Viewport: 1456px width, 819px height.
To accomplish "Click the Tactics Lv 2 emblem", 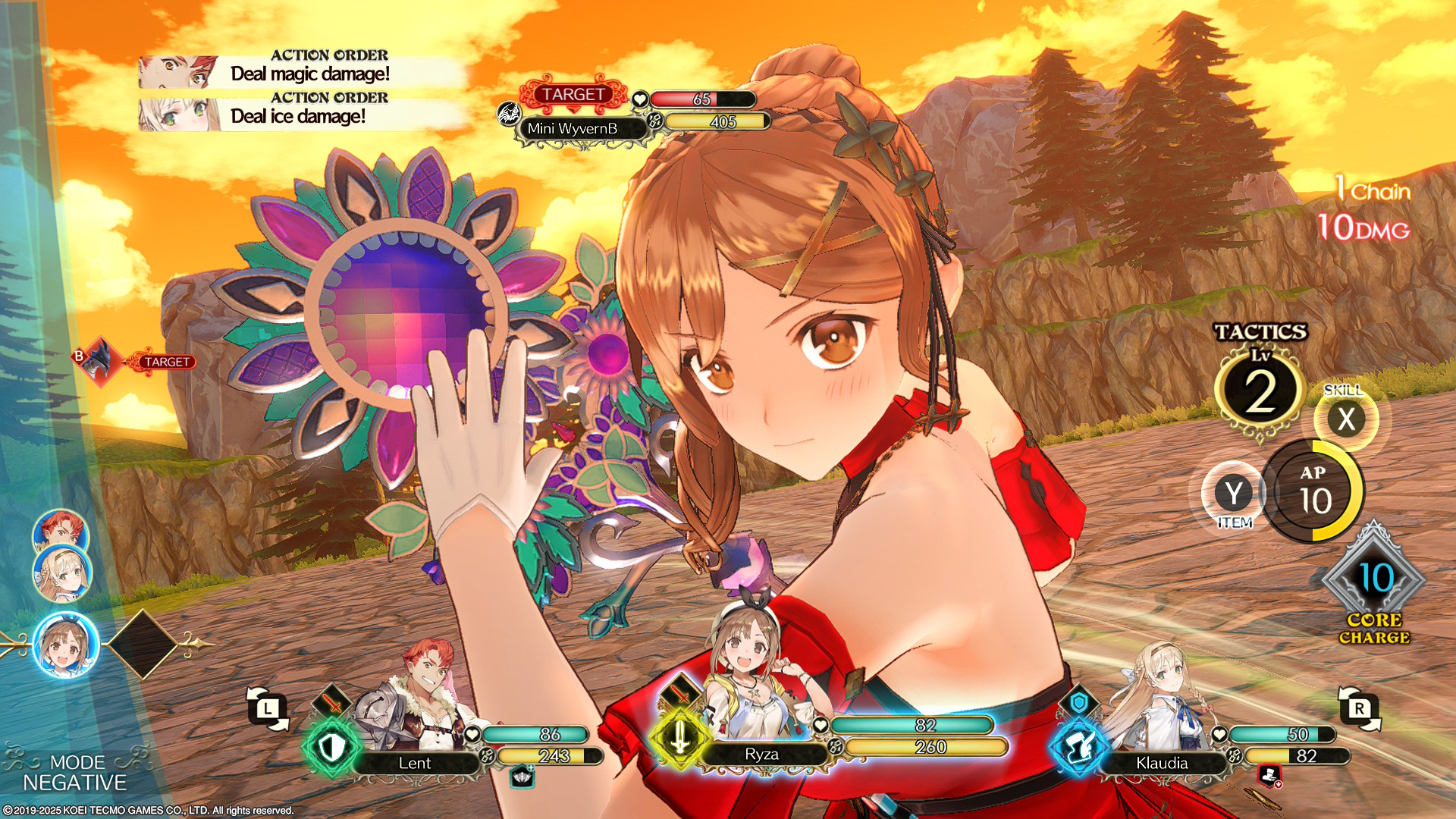I will tap(1260, 391).
